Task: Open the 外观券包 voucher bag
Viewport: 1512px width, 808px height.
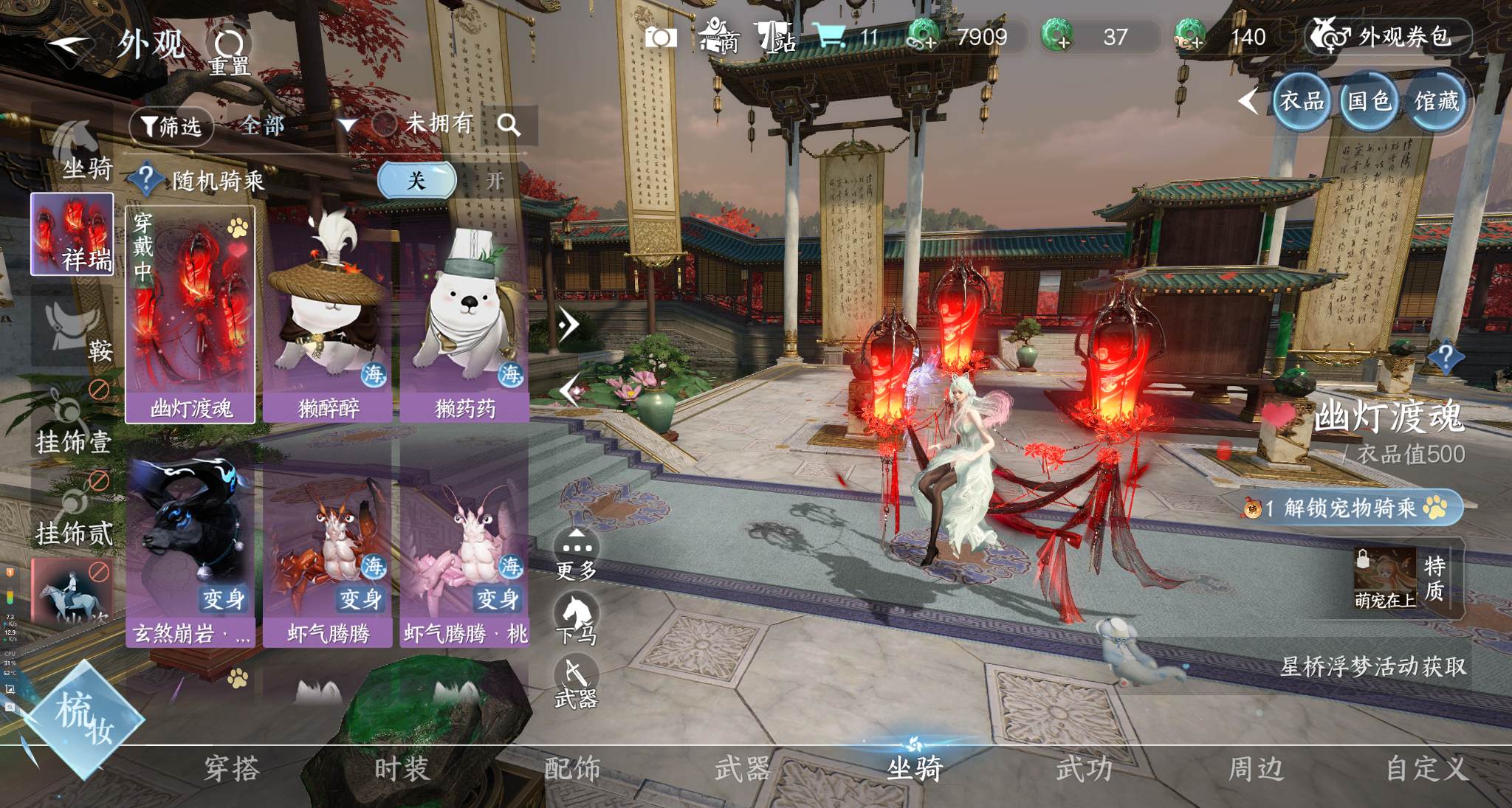Action: [1388, 37]
